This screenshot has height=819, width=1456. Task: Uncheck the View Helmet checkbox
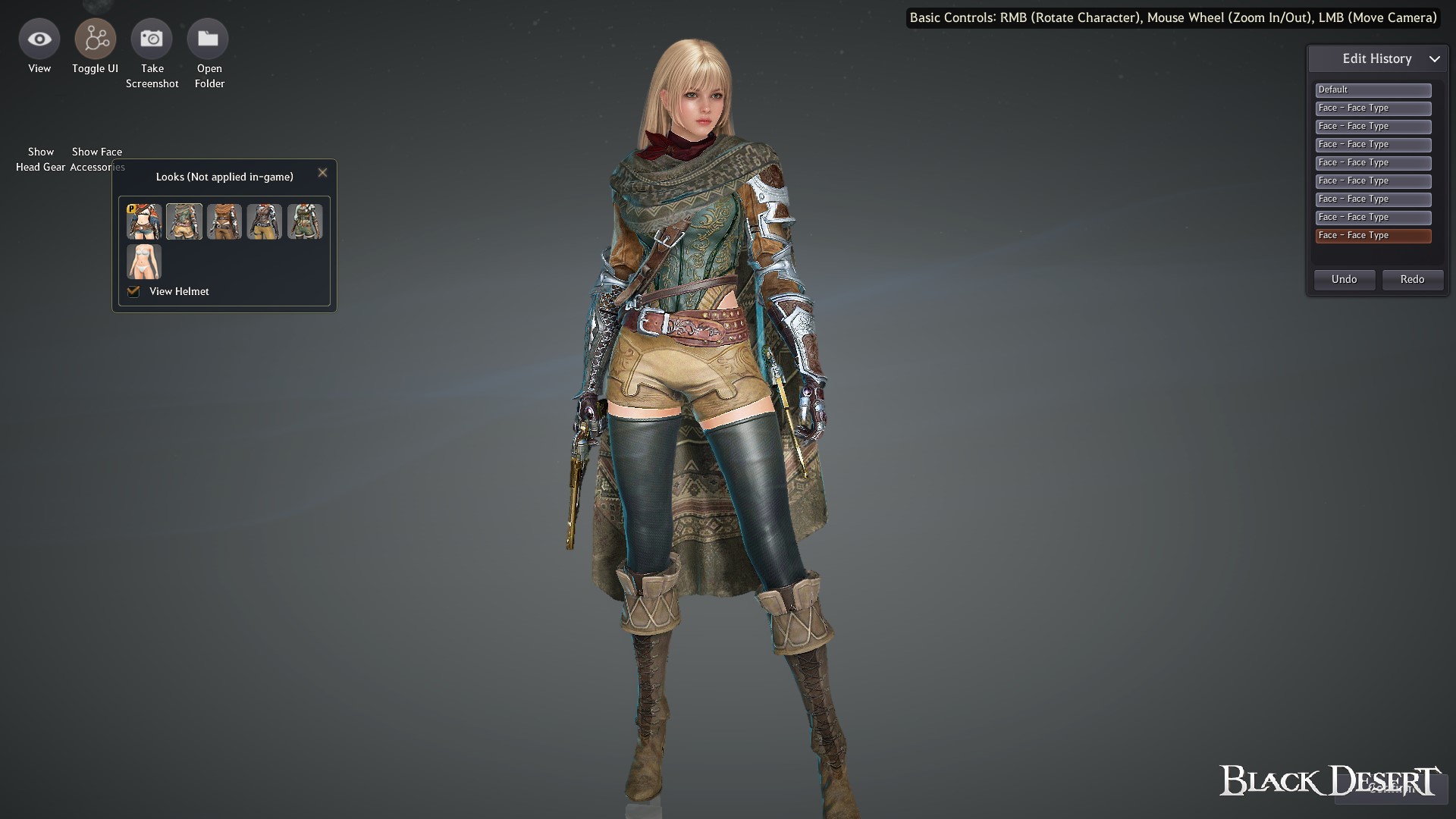pos(133,291)
